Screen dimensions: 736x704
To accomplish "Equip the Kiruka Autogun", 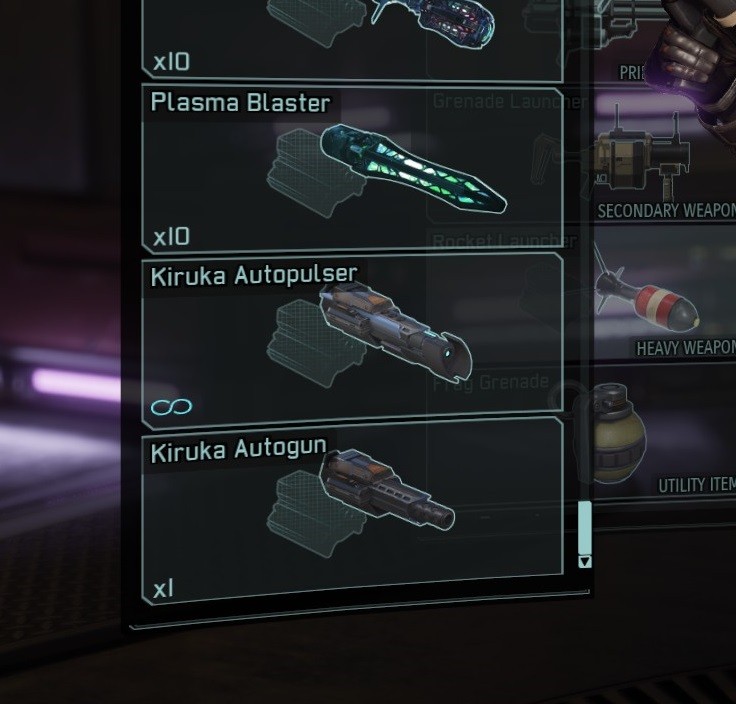I will tap(352, 507).
